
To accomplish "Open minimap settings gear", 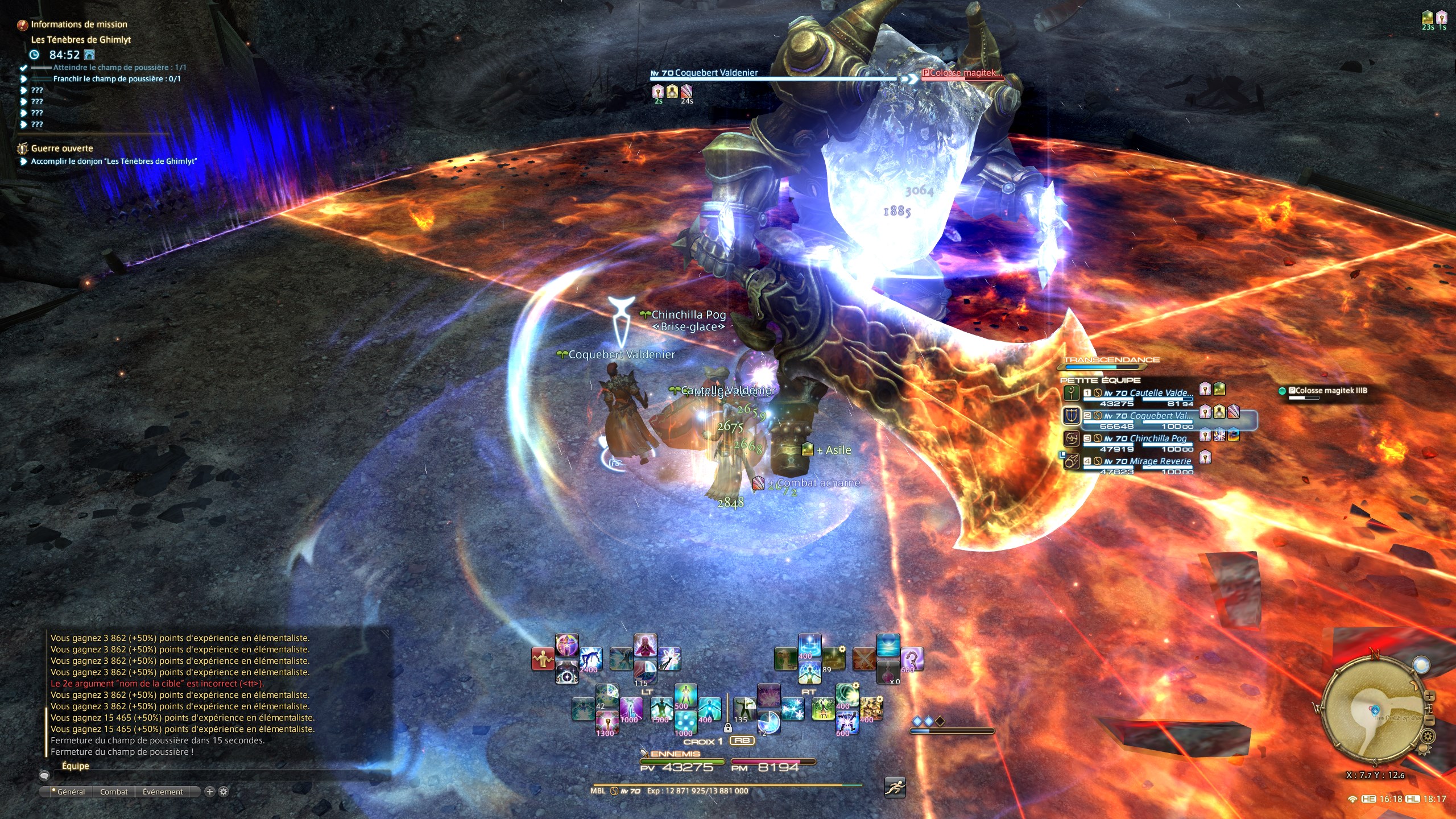I will (x=1428, y=737).
